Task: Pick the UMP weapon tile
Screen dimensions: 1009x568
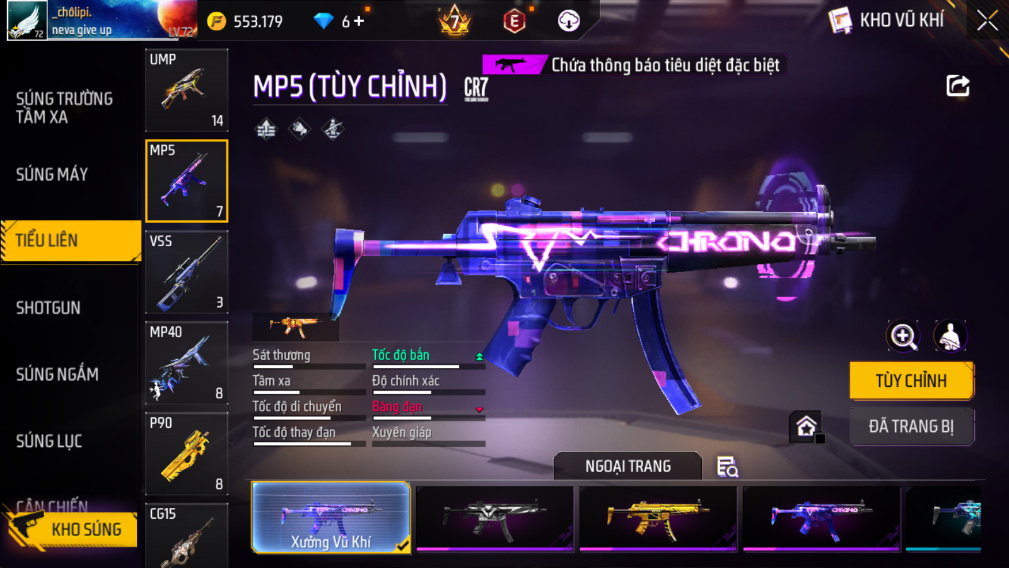Action: [187, 90]
